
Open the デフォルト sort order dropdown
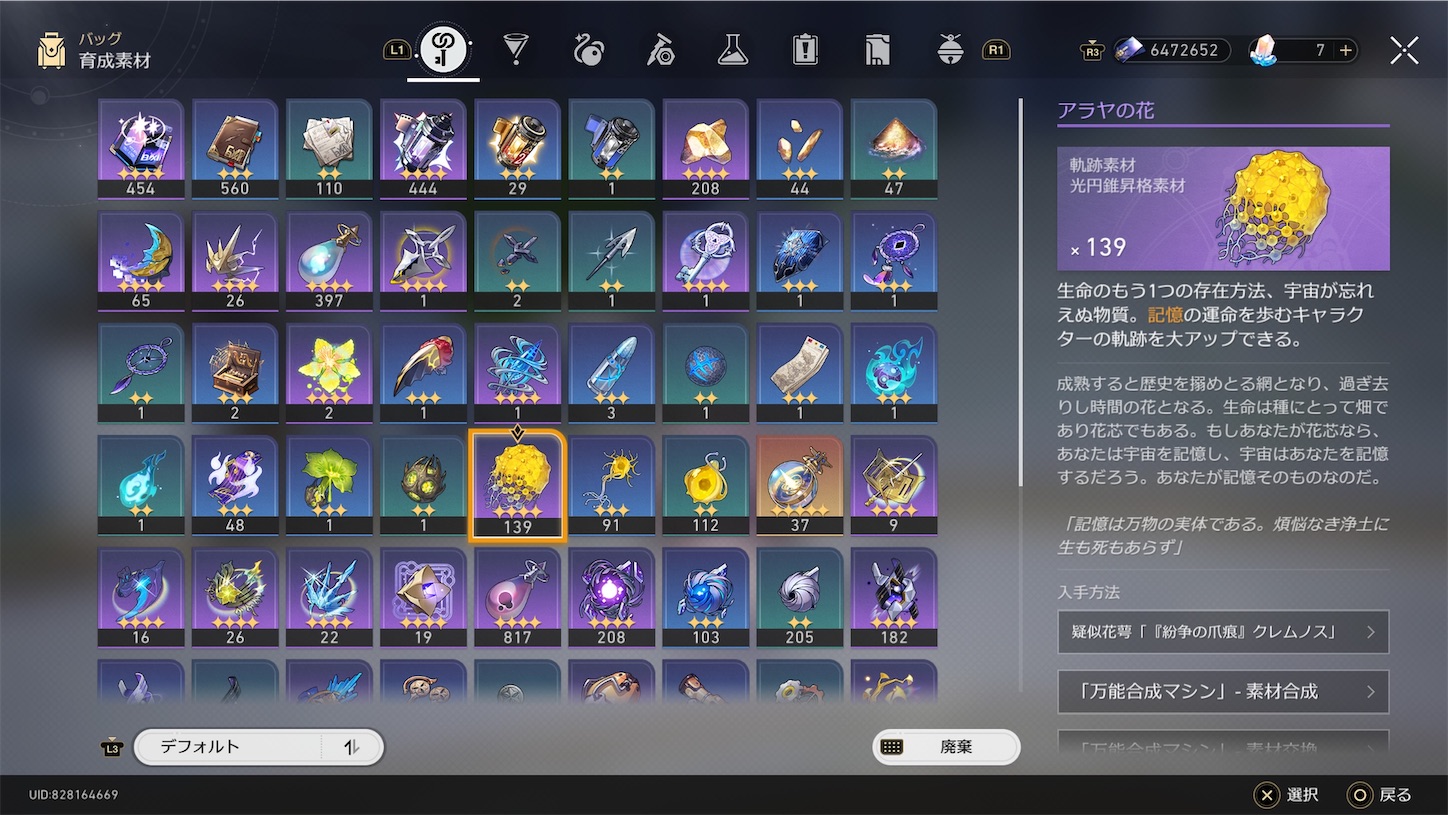click(x=258, y=746)
